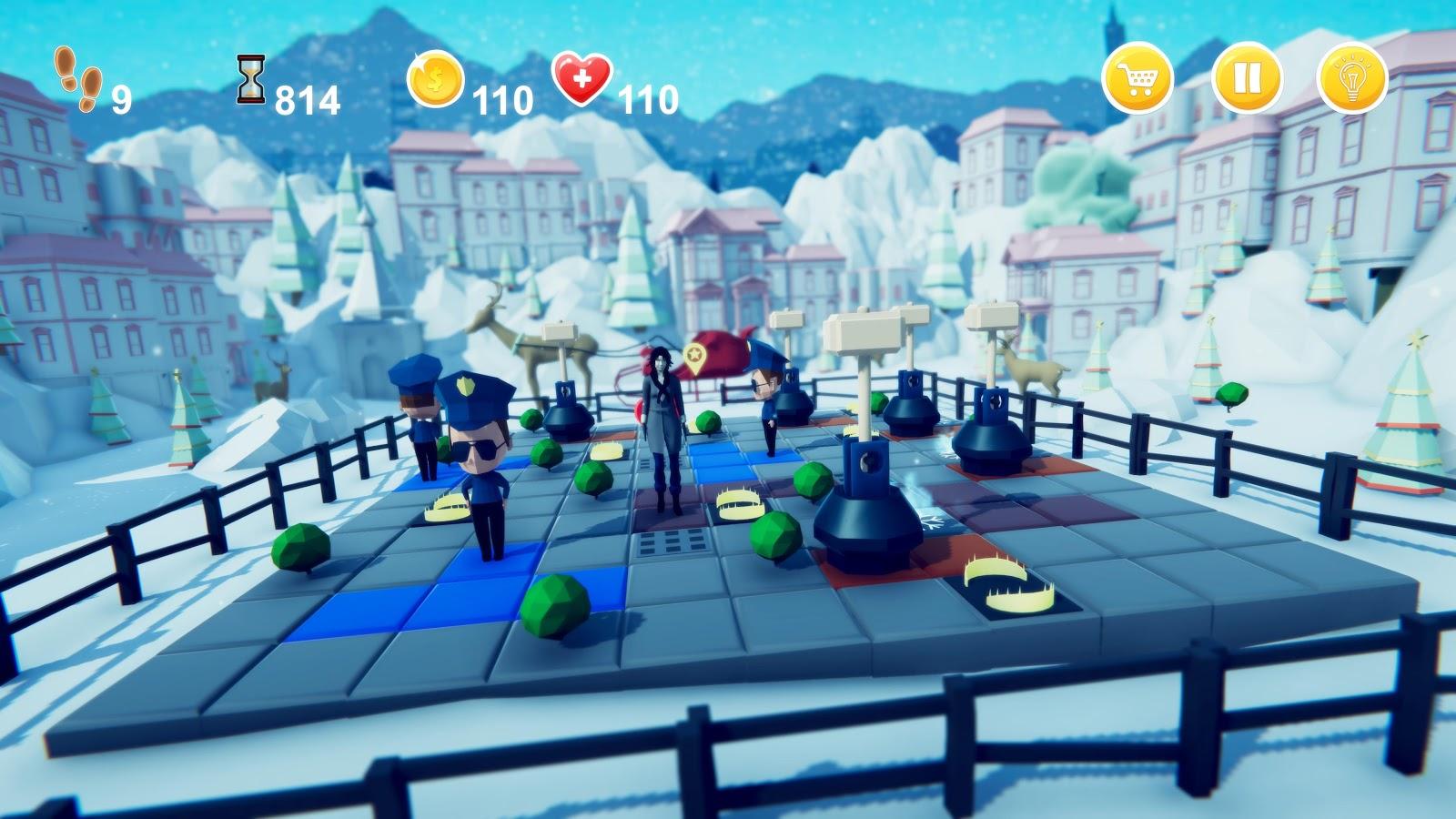Open the shop with the cart button
The image size is (1456, 819).
point(1137,79)
